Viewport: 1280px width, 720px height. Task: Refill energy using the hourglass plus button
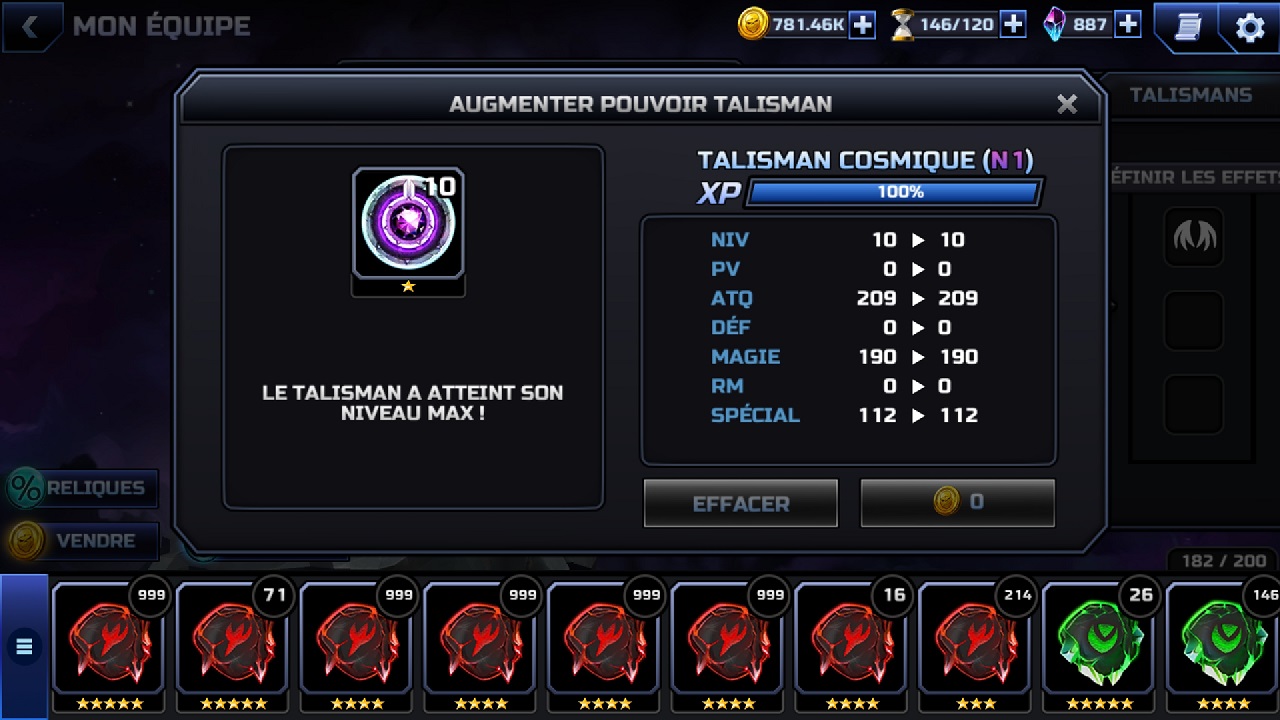click(x=1013, y=25)
